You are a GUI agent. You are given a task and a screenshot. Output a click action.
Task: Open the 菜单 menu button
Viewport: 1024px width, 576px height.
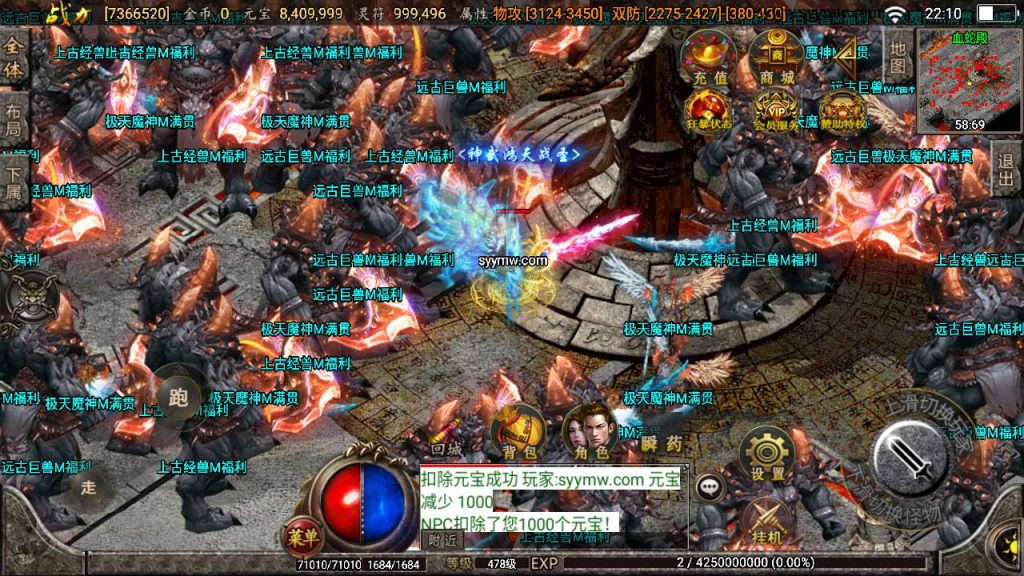pyautogui.click(x=302, y=536)
